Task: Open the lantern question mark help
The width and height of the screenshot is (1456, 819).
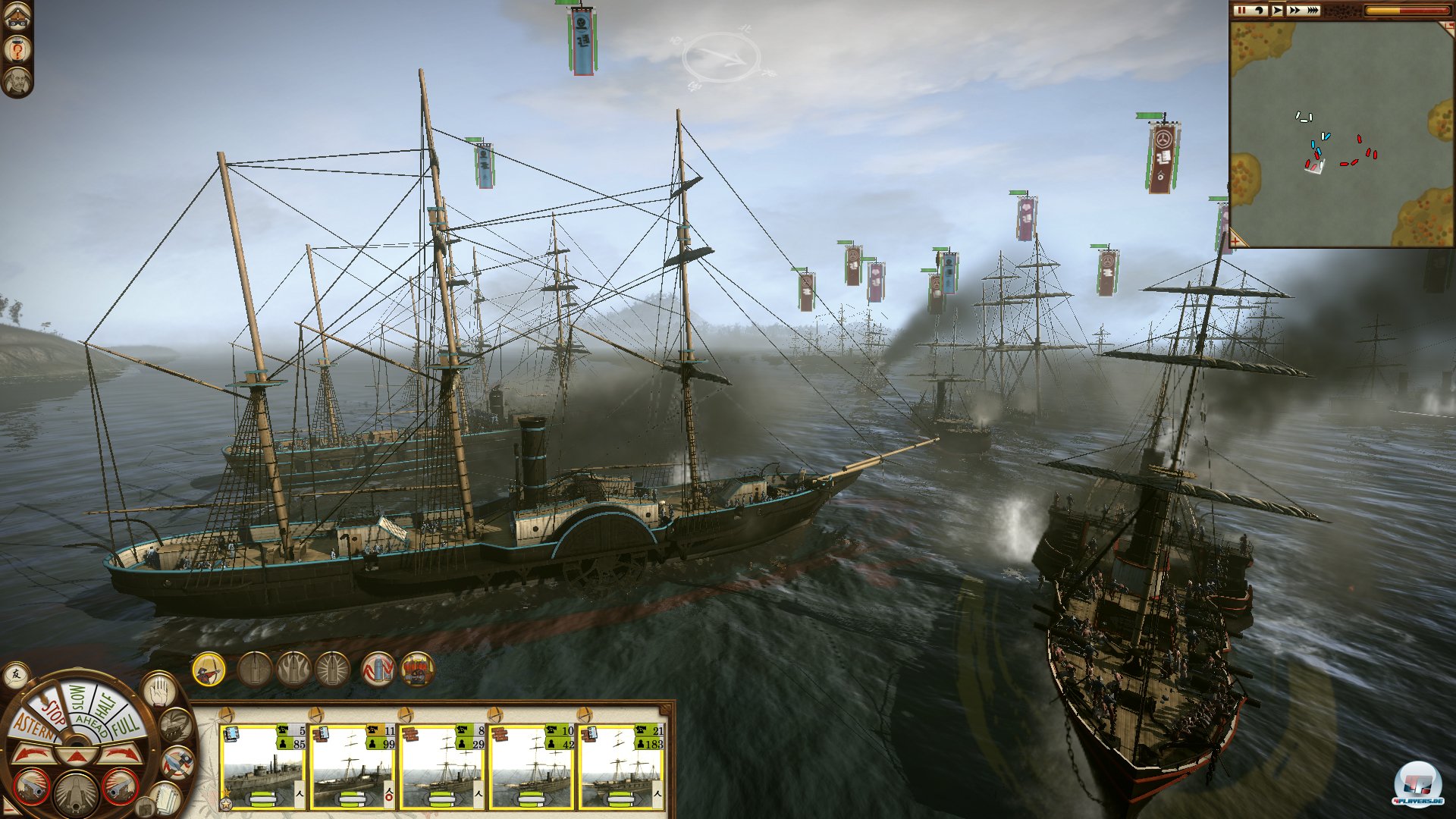Action: (x=17, y=50)
